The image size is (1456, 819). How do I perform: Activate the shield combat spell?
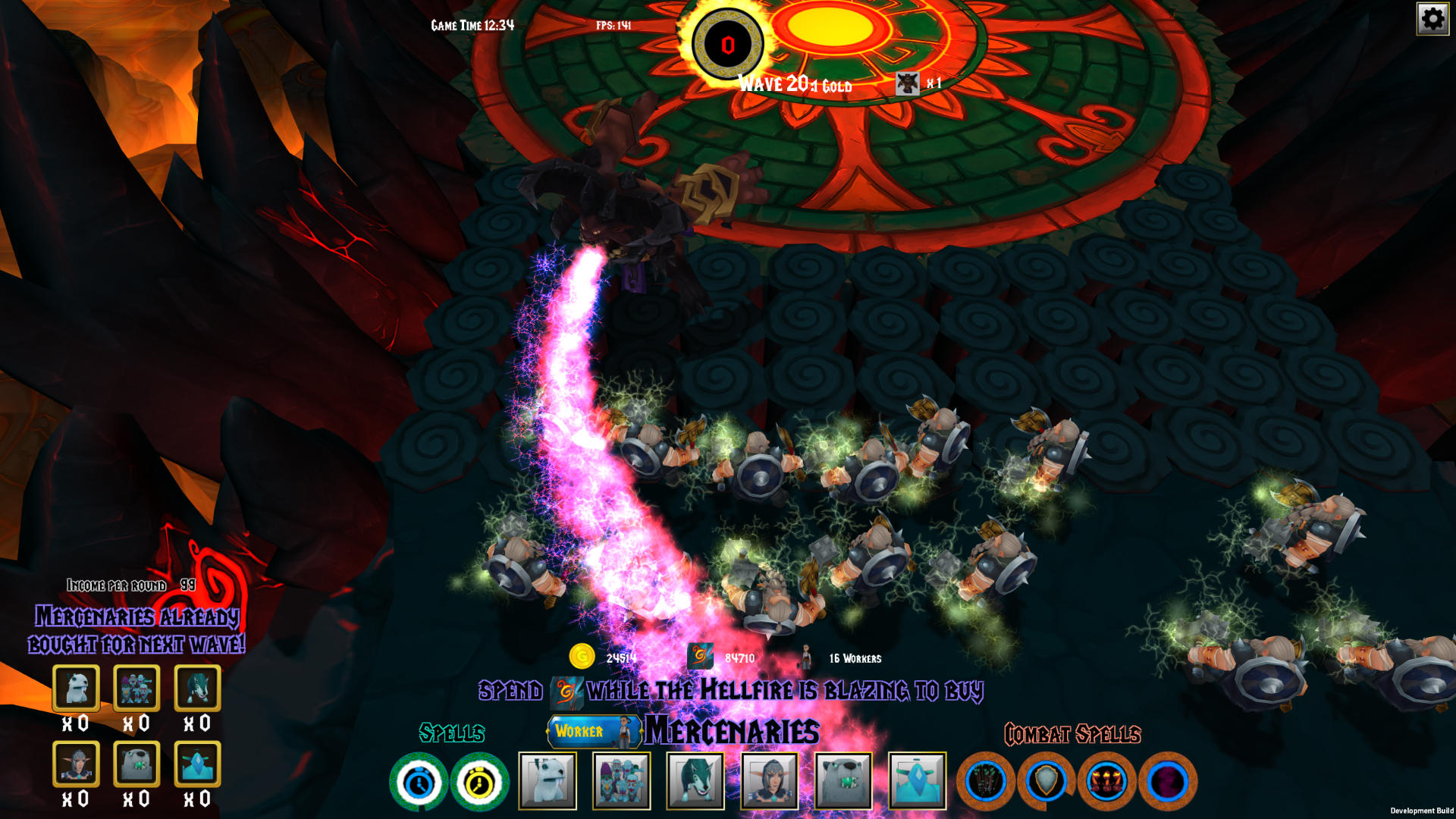point(1046,781)
